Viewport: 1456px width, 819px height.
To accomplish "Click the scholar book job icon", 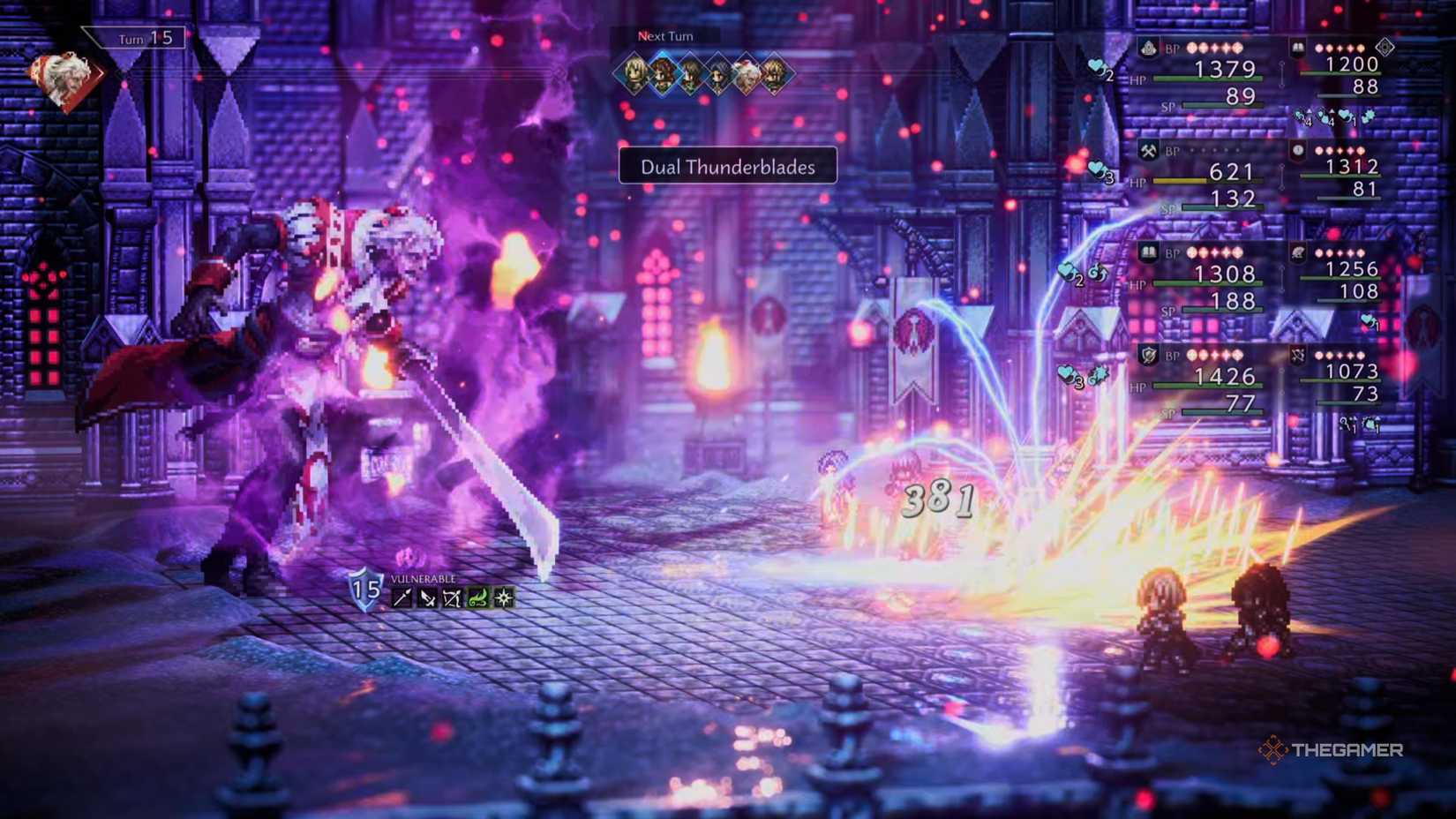I will pos(1148,252).
